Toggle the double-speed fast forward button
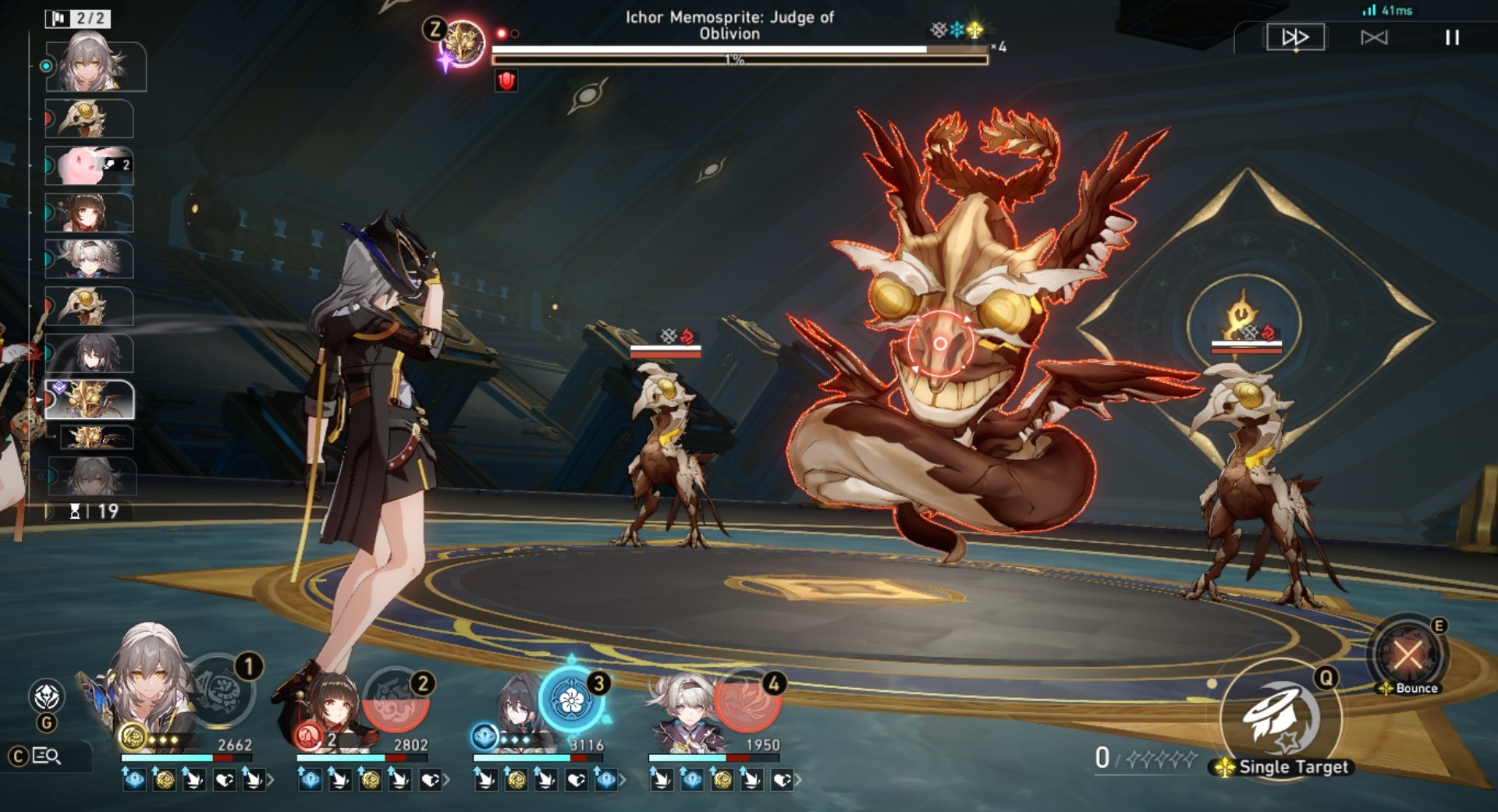Screen dimensions: 1498x812 [1294, 37]
